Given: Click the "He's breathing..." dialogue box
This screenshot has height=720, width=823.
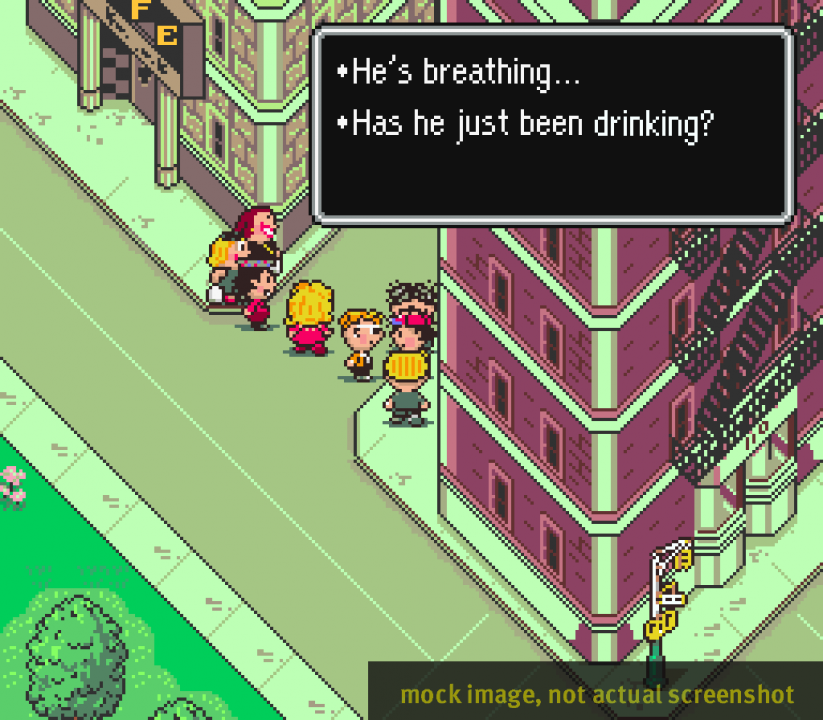Looking at the screenshot, I should (x=552, y=123).
